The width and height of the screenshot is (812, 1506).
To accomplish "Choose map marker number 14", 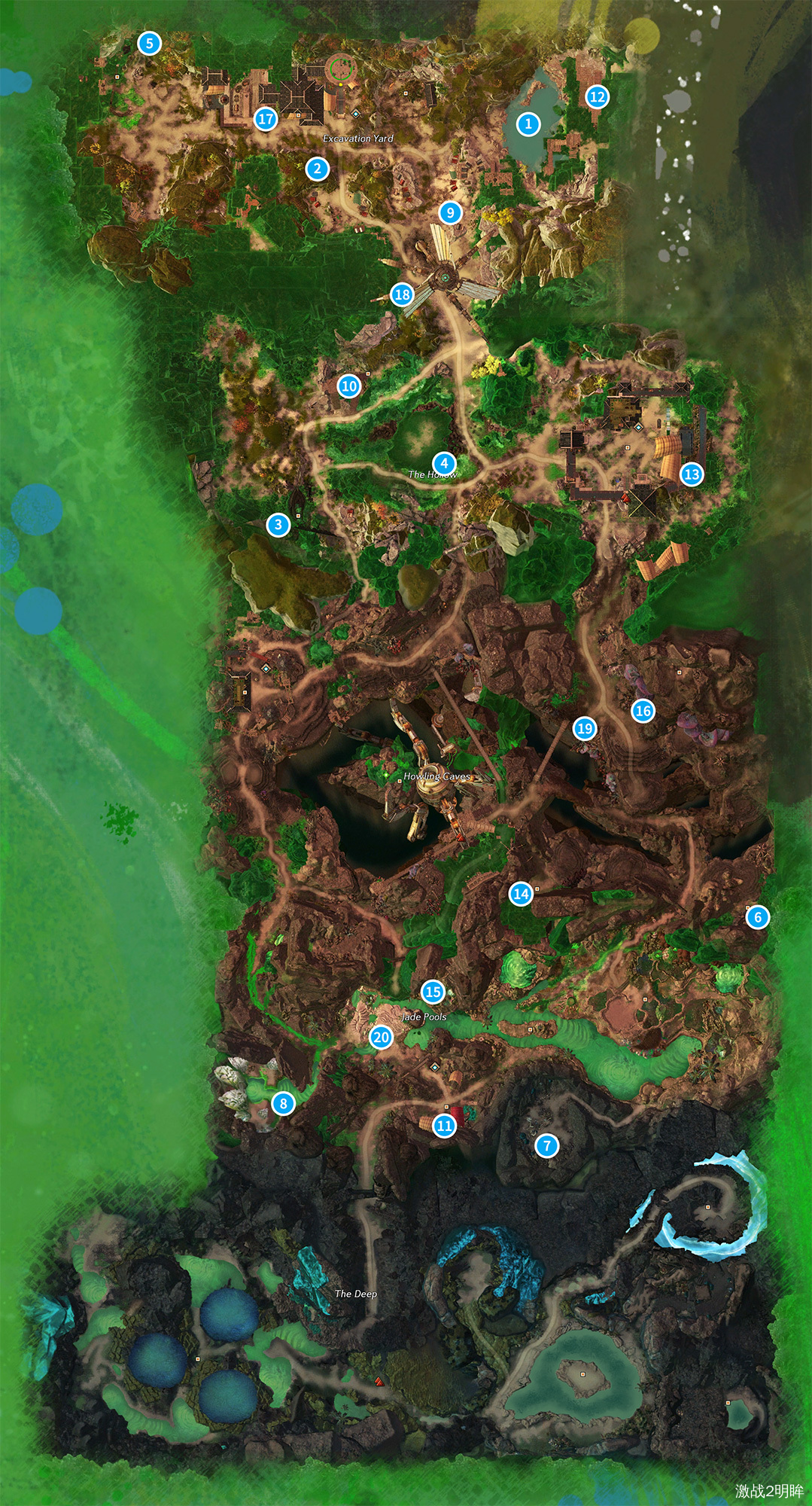I will point(521,894).
